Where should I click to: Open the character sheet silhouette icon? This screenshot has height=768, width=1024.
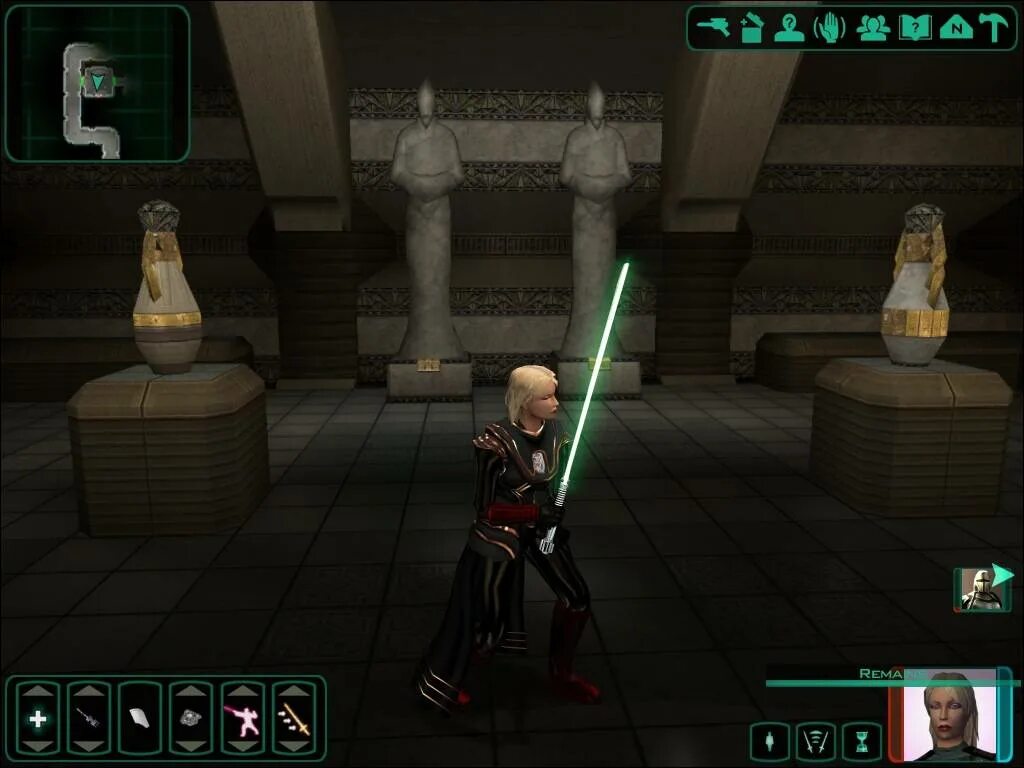(x=789, y=27)
